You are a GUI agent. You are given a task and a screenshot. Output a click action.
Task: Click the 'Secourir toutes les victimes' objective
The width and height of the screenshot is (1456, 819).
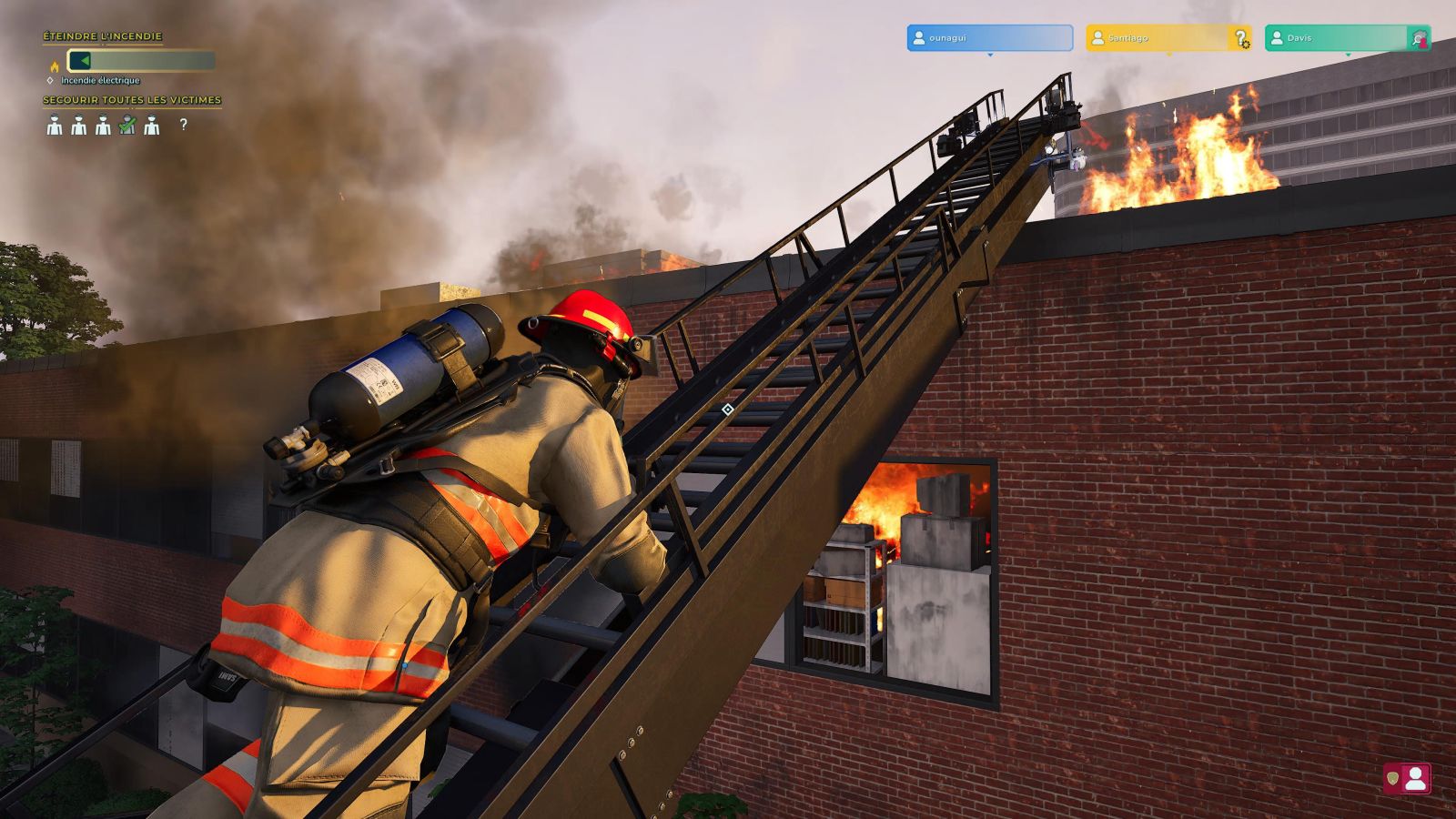pyautogui.click(x=132, y=100)
